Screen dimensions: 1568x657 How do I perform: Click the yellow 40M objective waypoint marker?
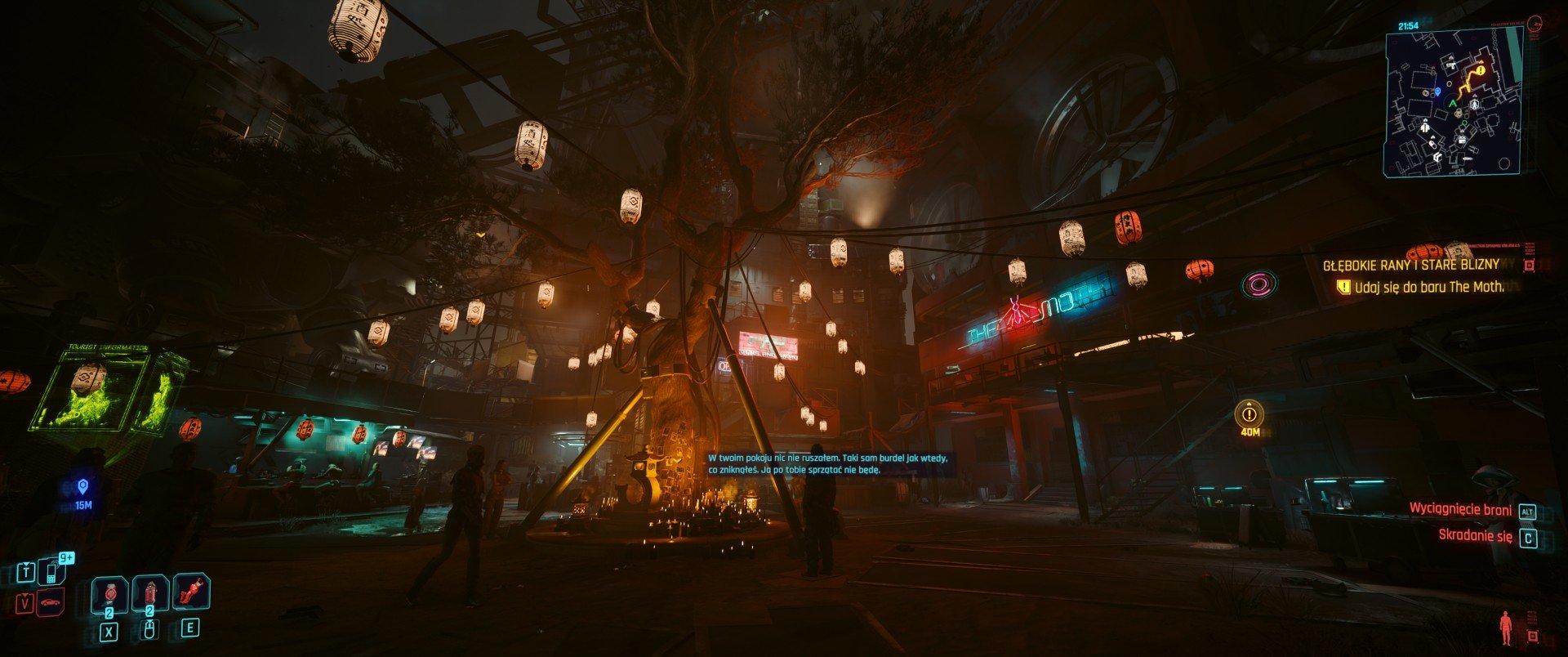pos(1249,414)
